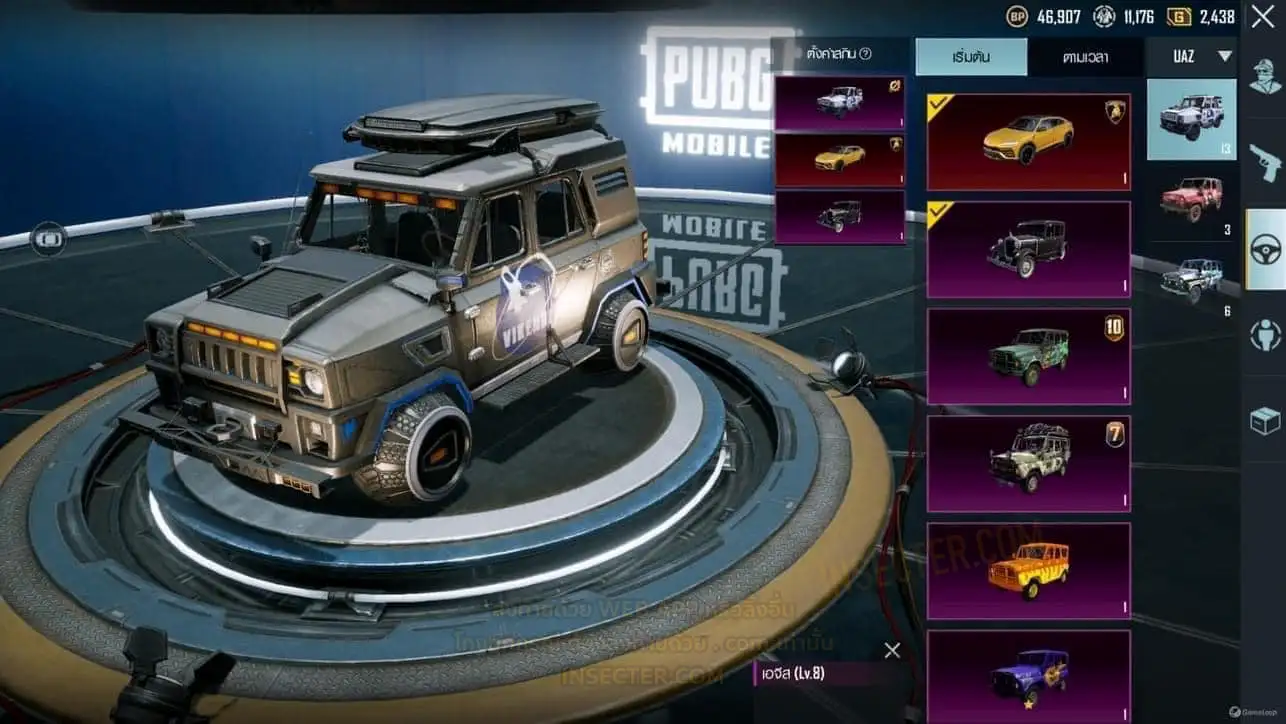1286x724 pixels.
Task: Switch to the ตามเวลา tab
Action: (x=1084, y=57)
